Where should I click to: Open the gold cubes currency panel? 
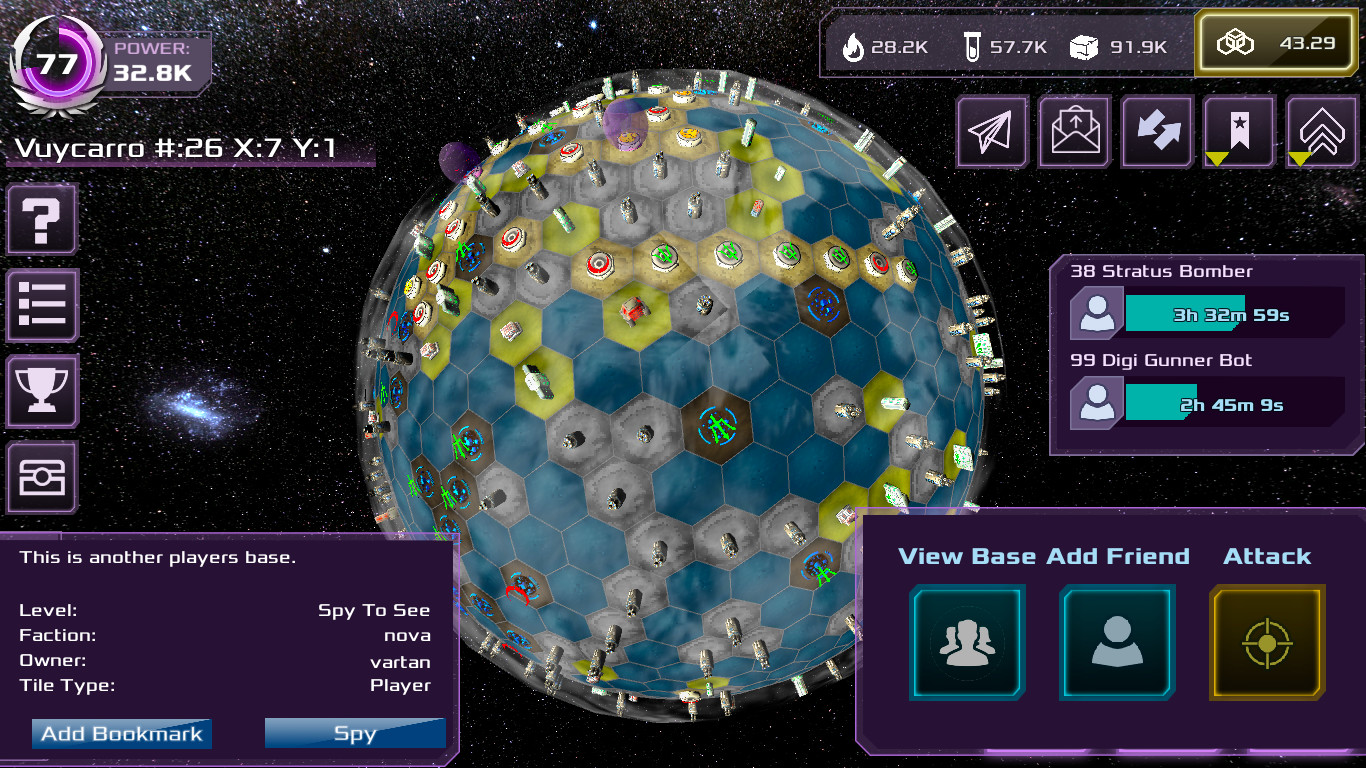point(1275,44)
